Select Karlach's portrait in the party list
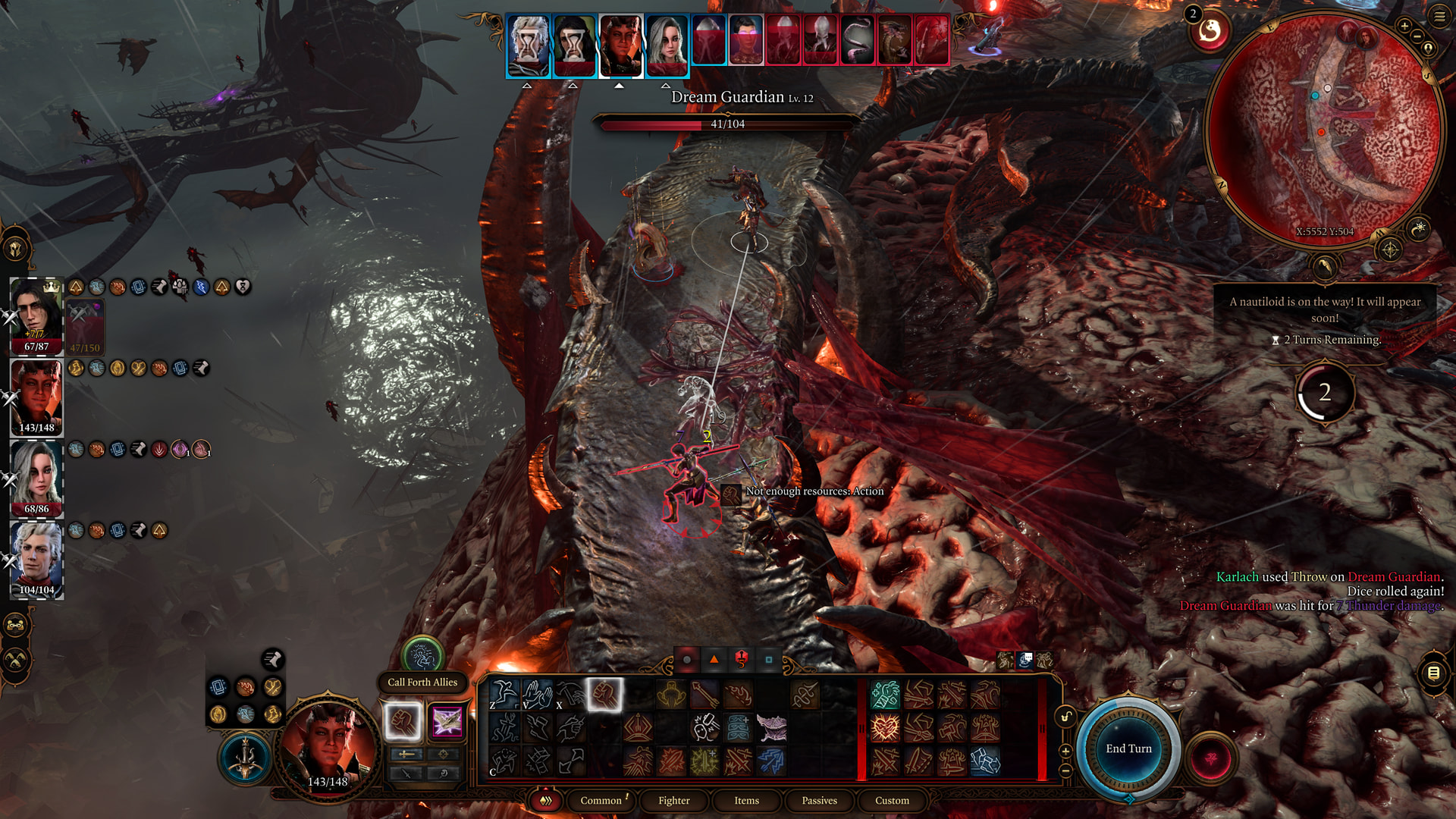This screenshot has width=1456, height=819. pos(36,398)
